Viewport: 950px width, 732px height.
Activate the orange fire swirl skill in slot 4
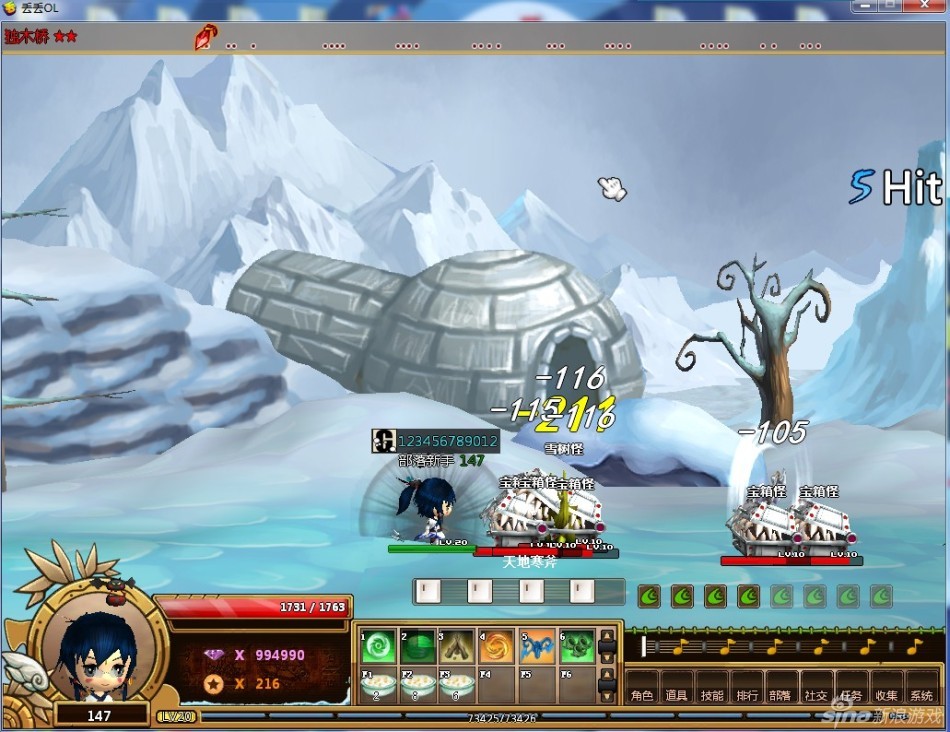coord(496,647)
